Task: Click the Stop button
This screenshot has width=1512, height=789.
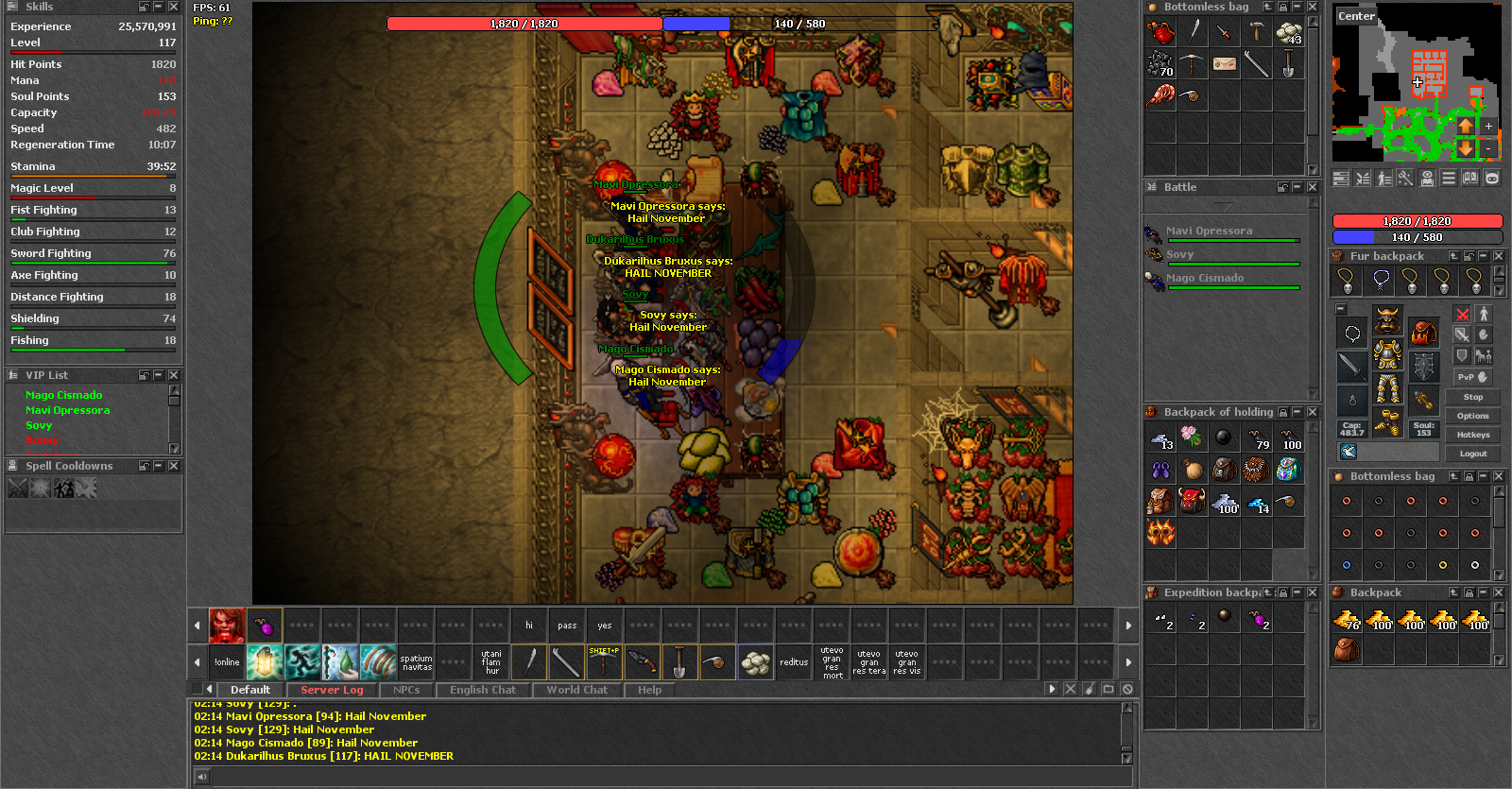Action: pos(1472,397)
